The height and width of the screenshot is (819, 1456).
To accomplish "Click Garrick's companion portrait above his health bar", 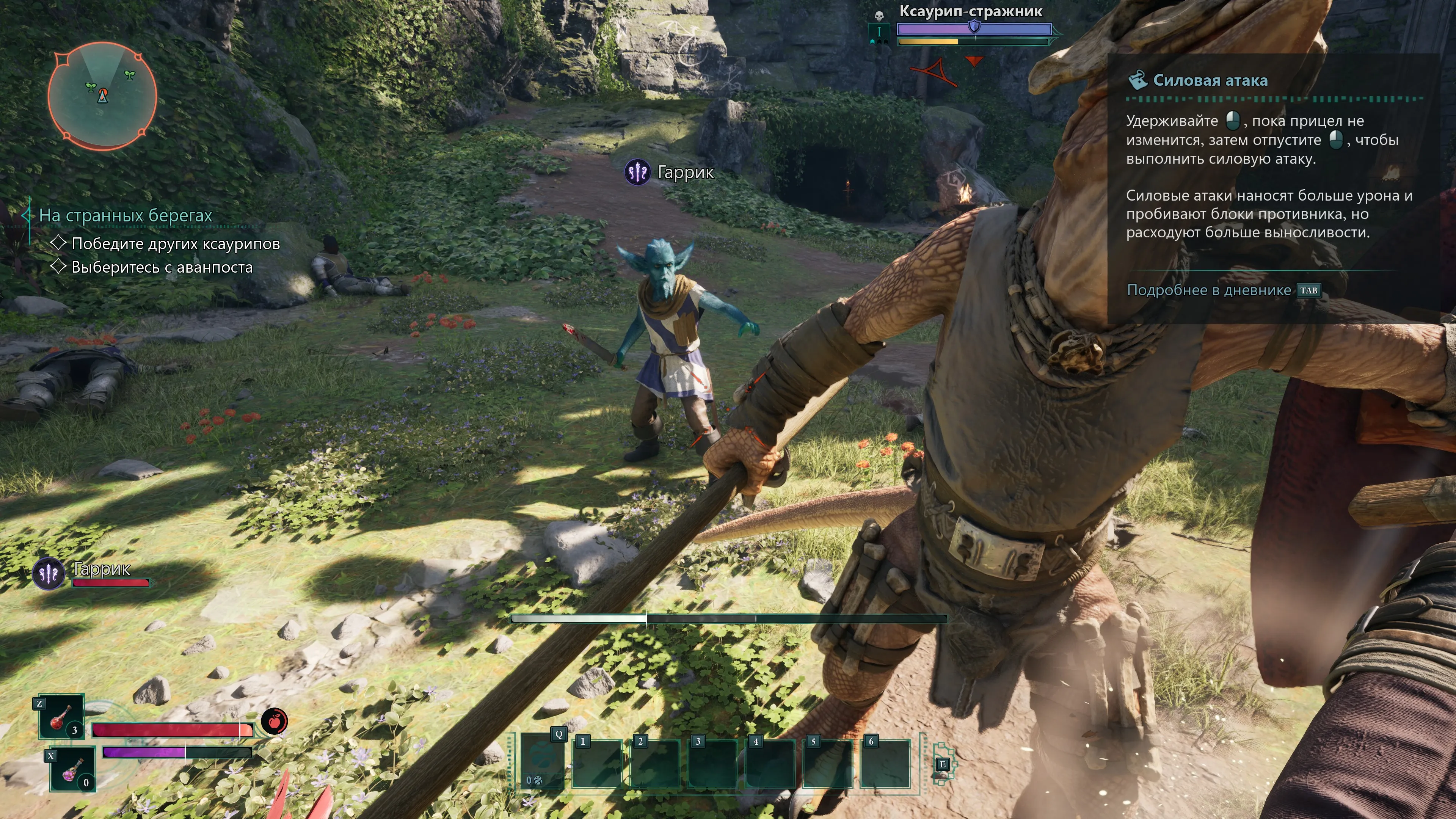I will (49, 573).
